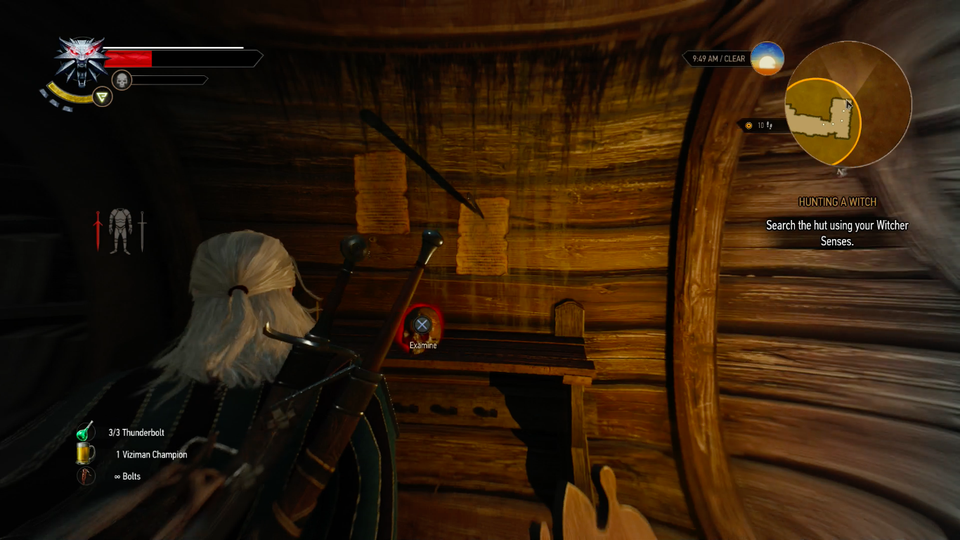Open the circular minimap

pos(849,103)
